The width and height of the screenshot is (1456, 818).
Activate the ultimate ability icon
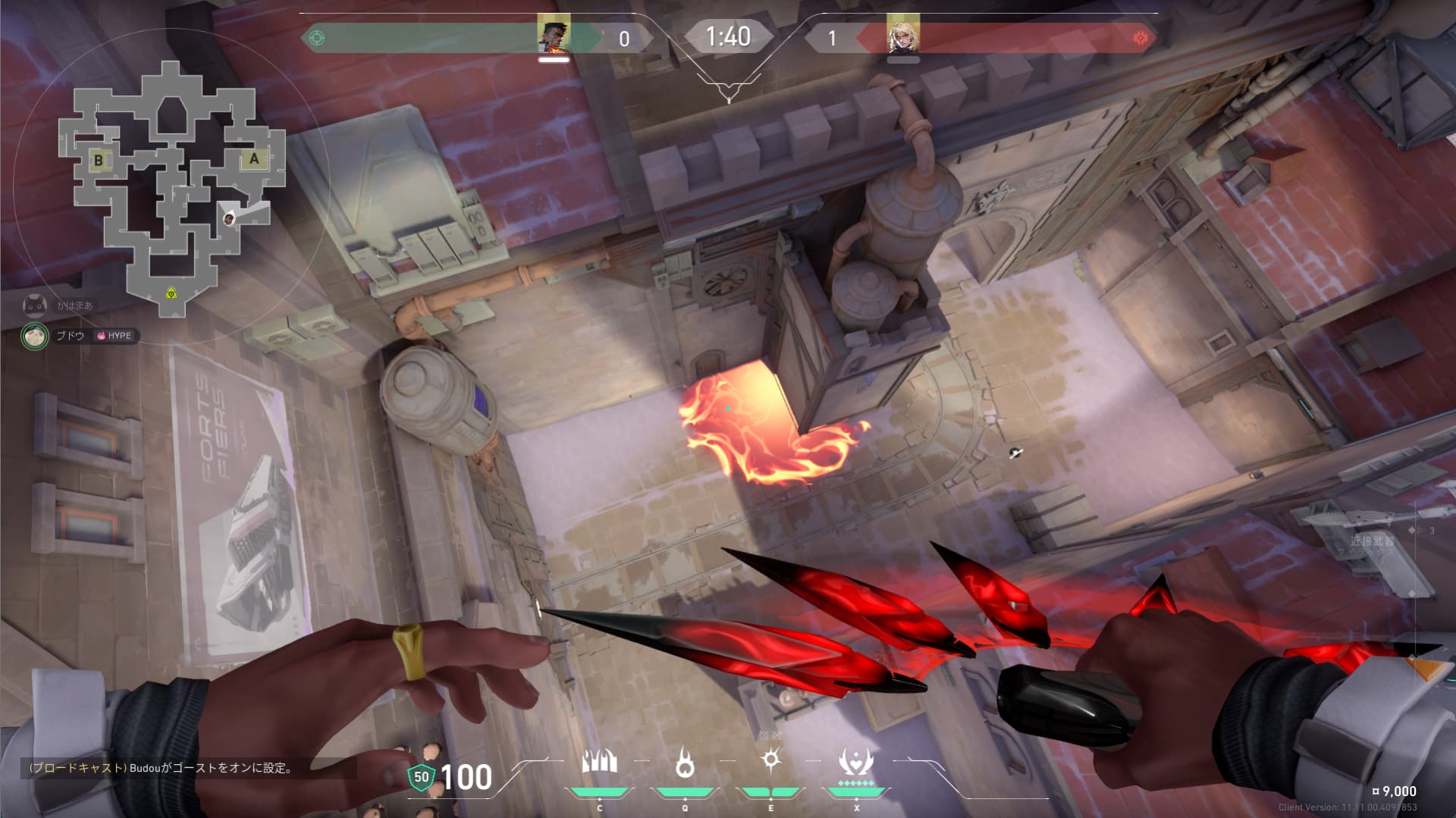pyautogui.click(x=856, y=763)
